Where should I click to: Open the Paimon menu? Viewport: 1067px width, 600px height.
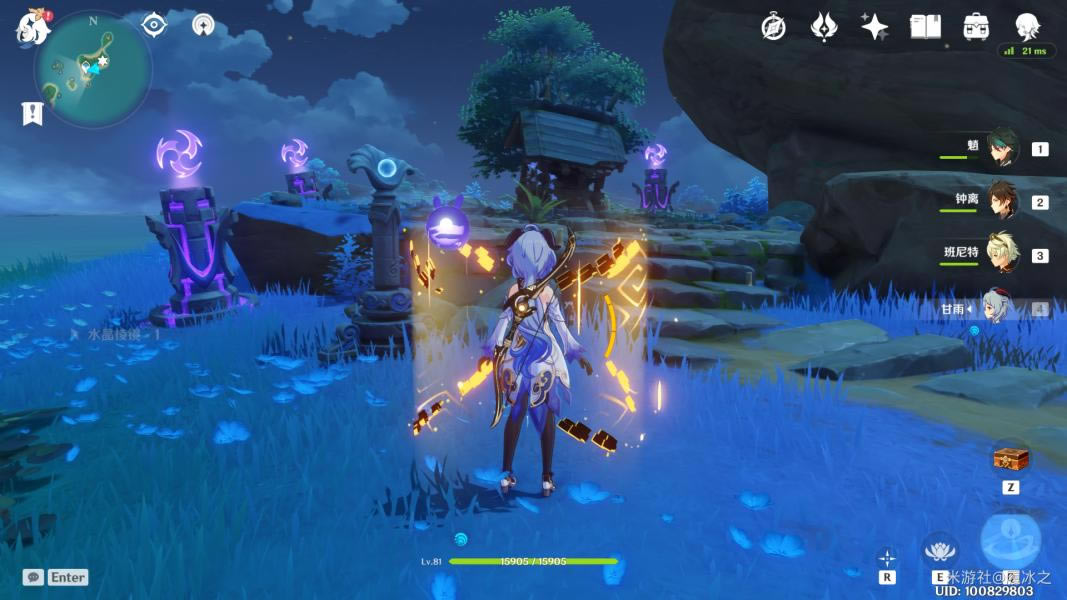32,27
